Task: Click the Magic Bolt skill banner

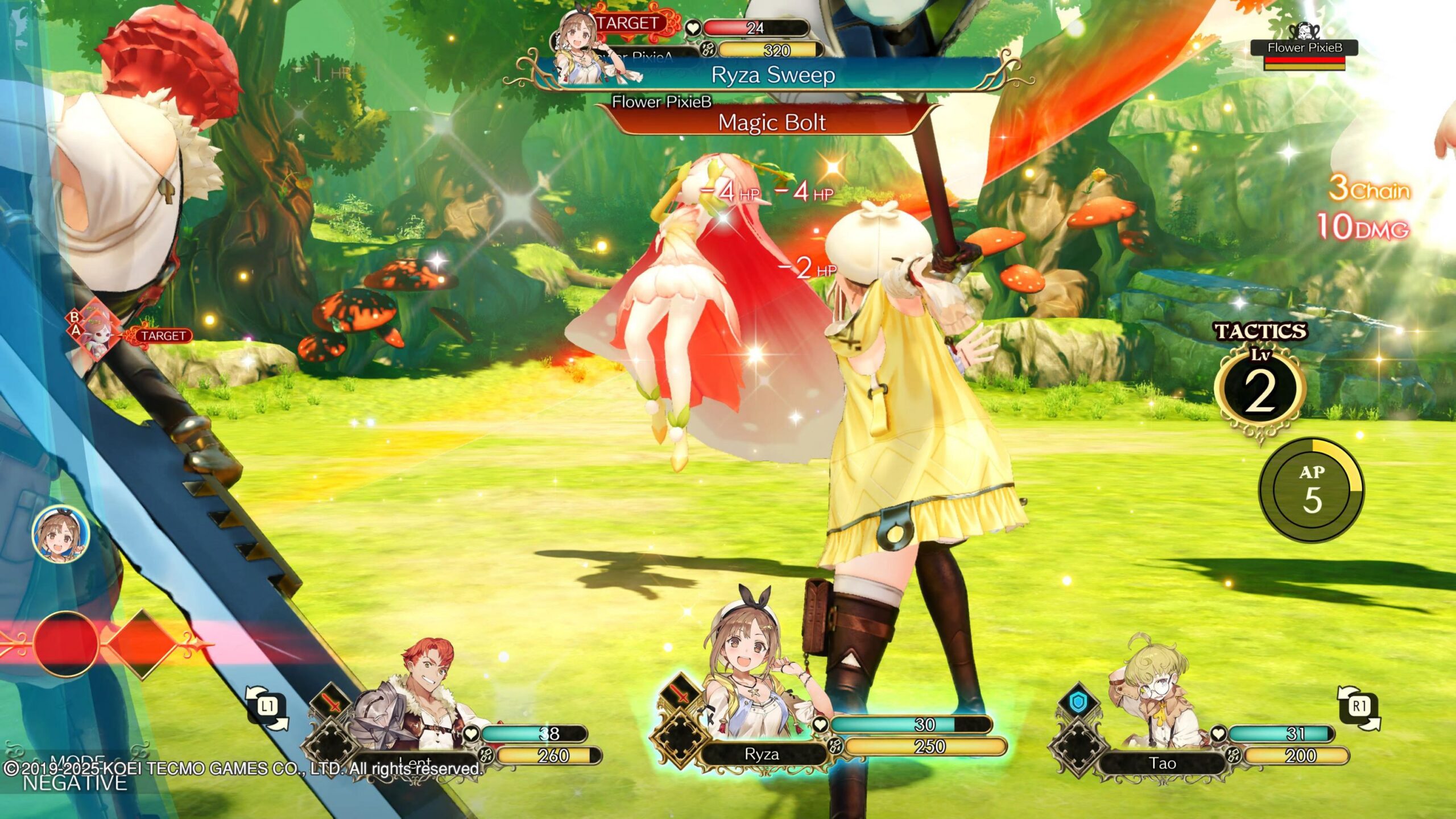Action: 771,123
